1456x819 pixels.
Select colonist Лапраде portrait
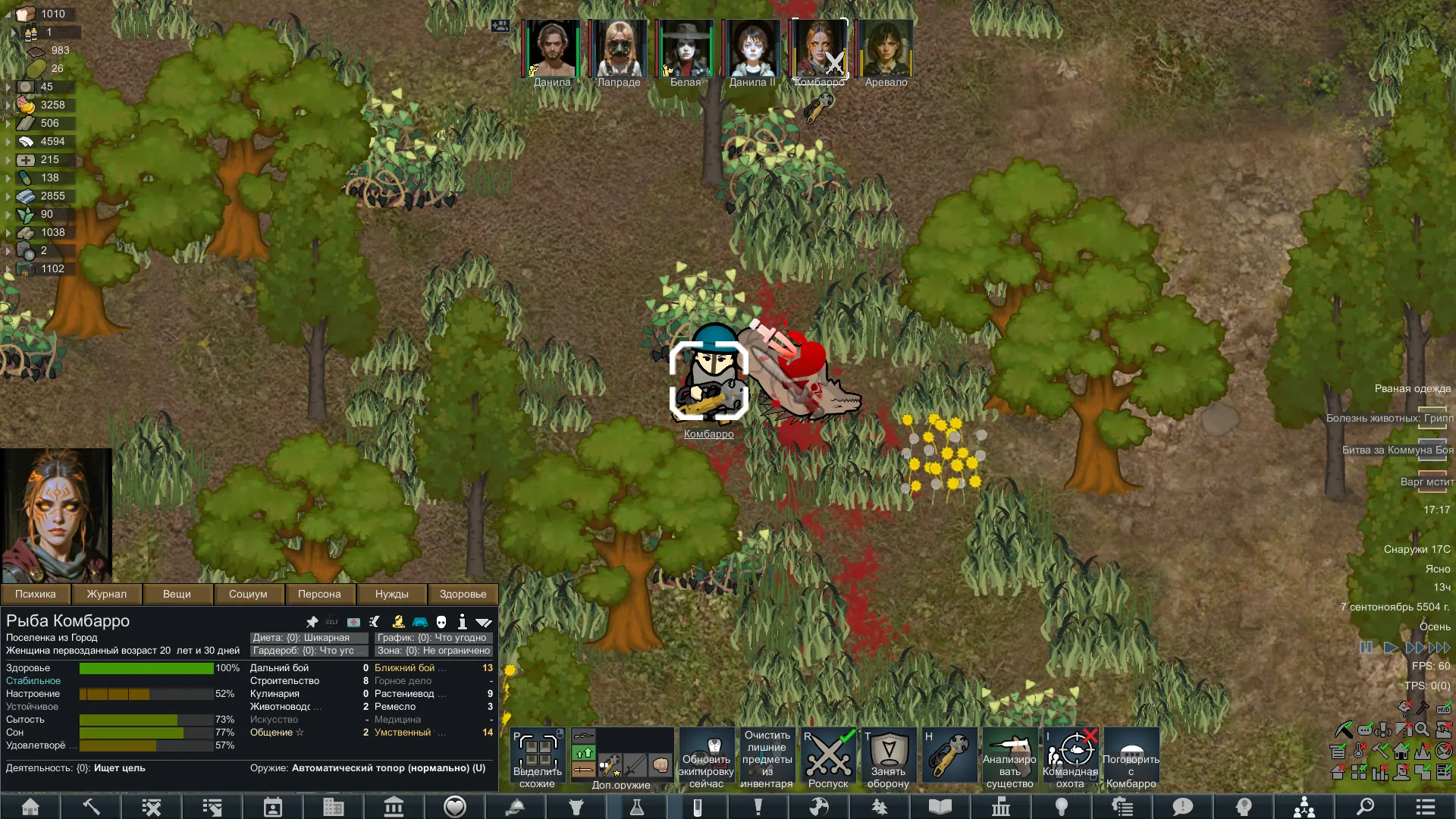coord(619,49)
